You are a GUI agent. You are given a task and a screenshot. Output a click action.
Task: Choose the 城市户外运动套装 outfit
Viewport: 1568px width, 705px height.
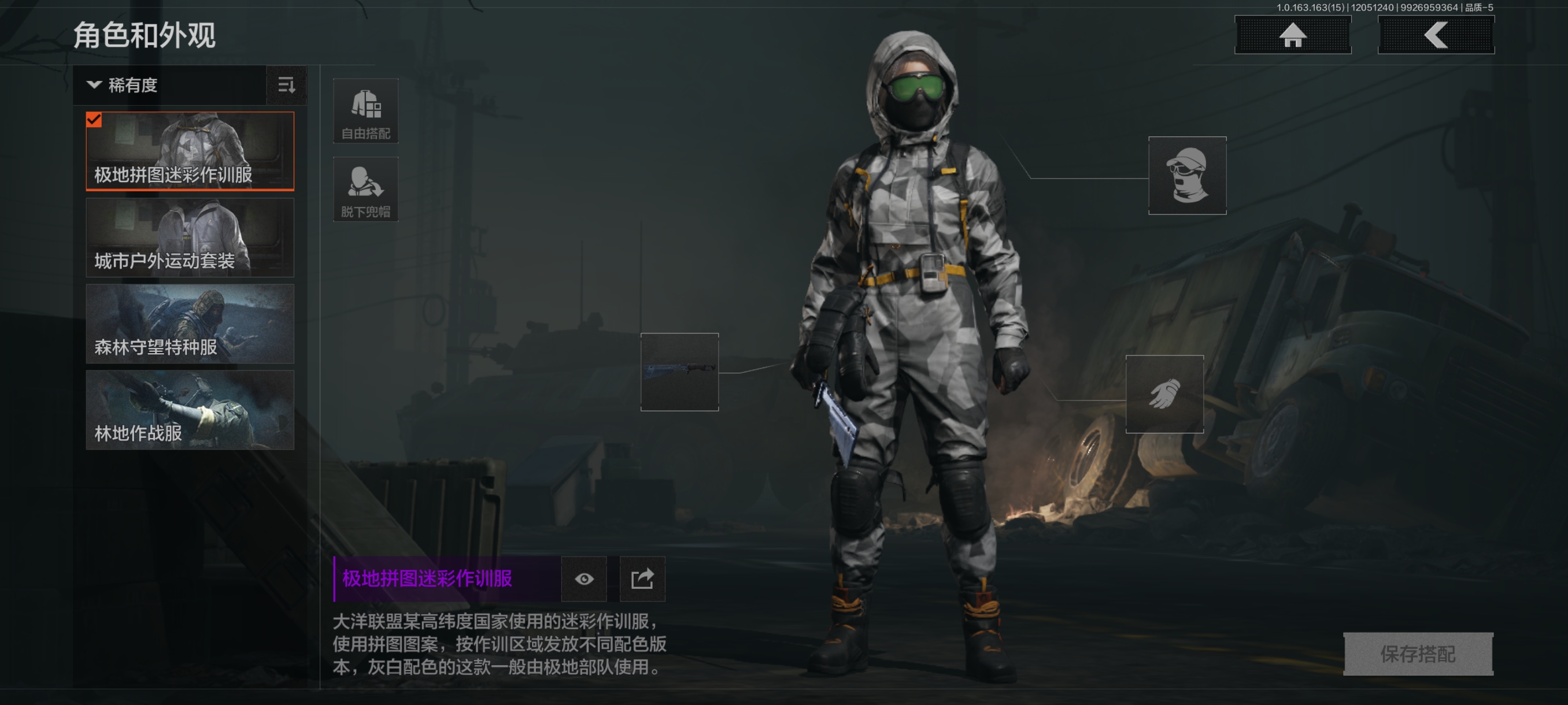(190, 238)
